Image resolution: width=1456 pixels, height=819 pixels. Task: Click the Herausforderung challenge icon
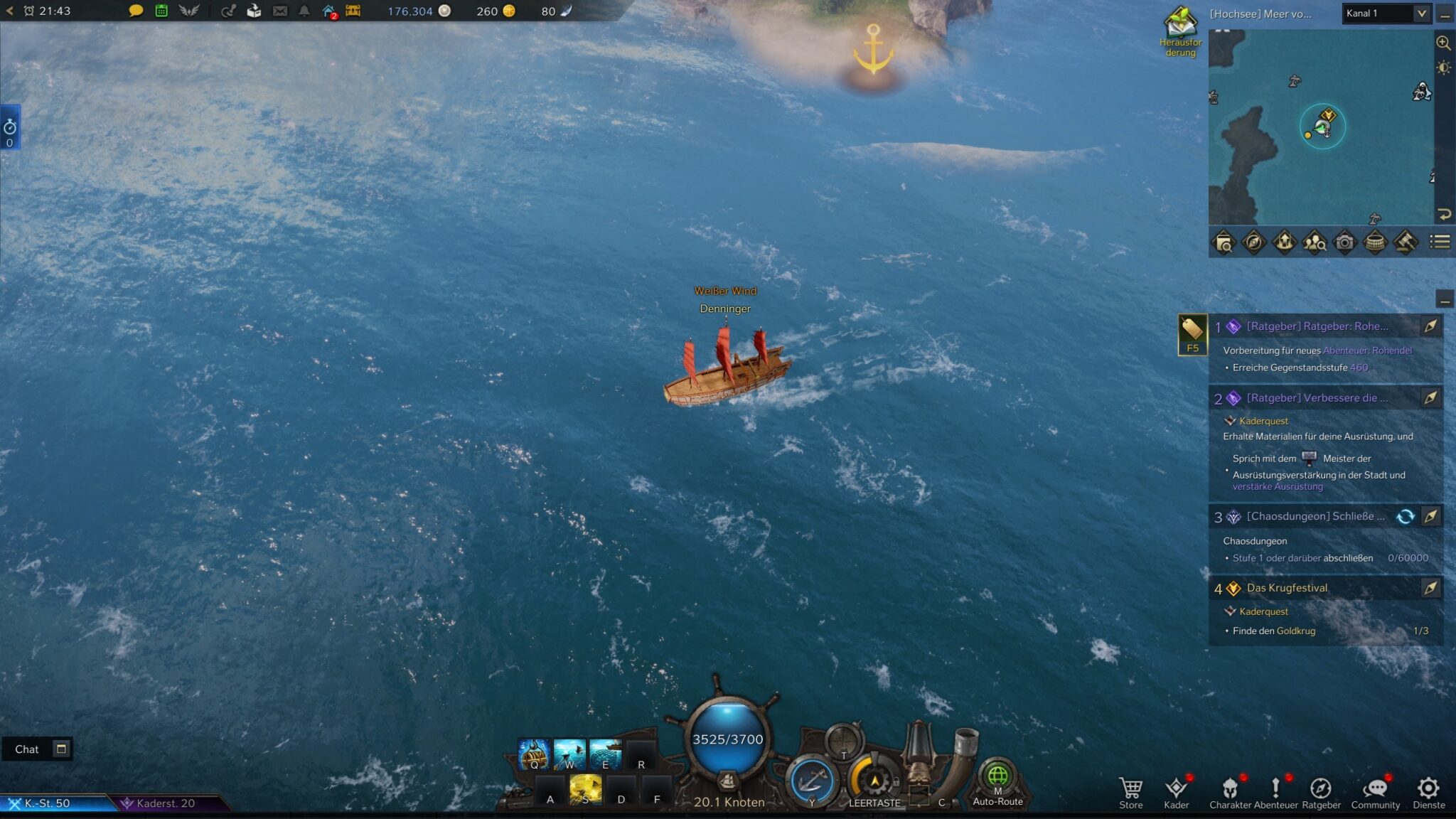coord(1180,28)
